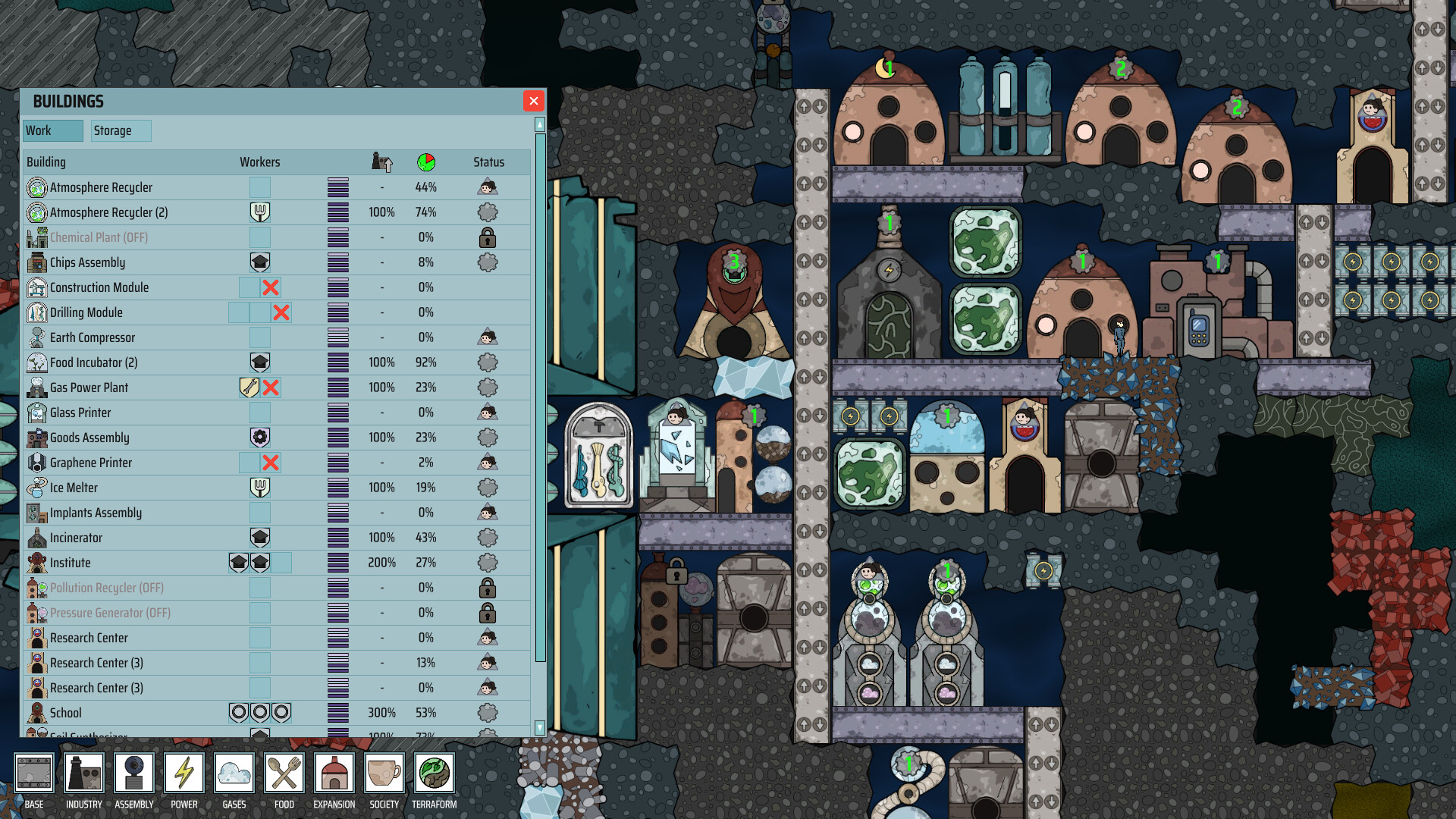This screenshot has width=1456, height=819.
Task: Open the EXPANSION category icon
Action: pyautogui.click(x=334, y=773)
